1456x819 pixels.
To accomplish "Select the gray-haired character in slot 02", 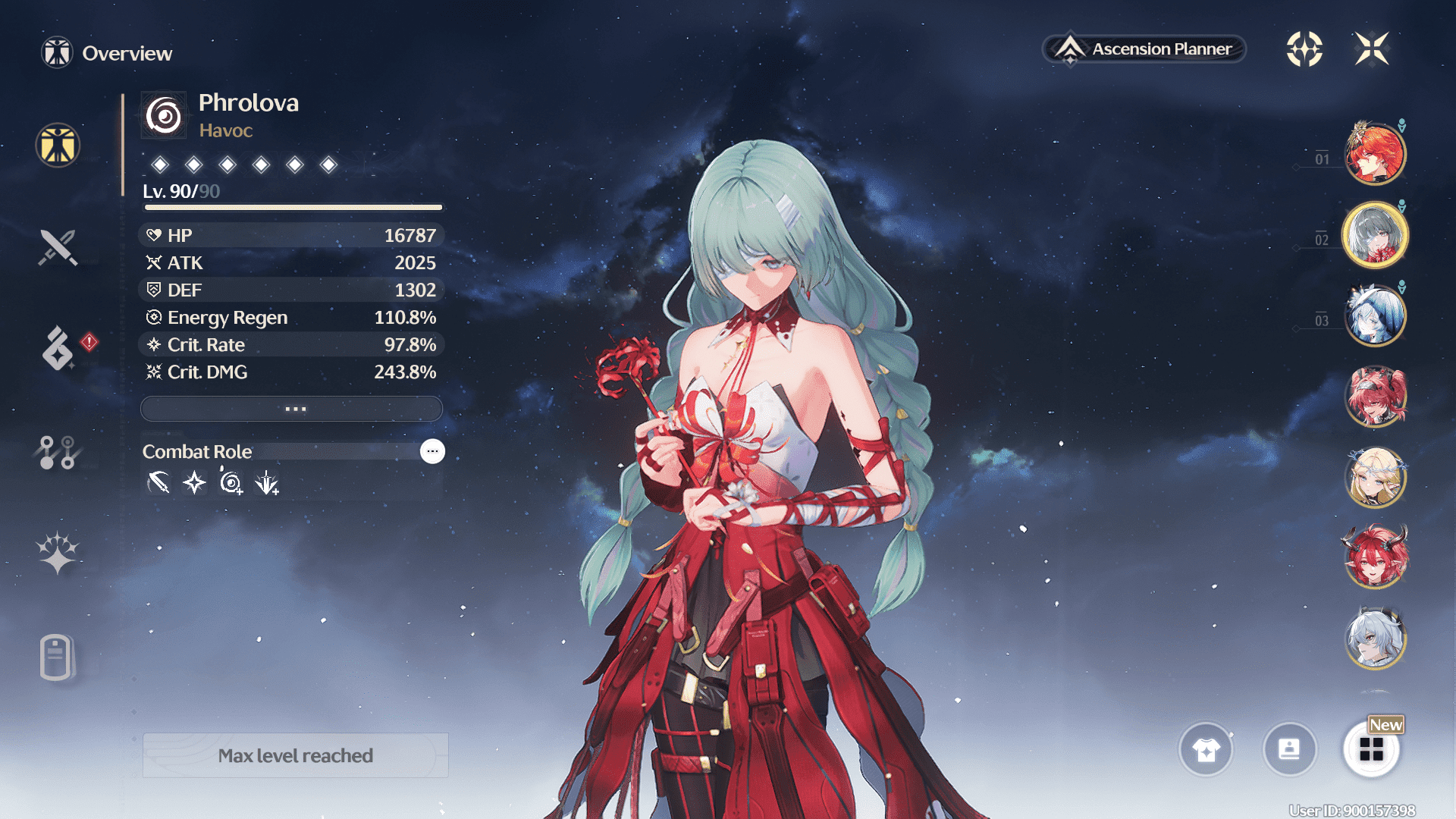I will (1374, 235).
